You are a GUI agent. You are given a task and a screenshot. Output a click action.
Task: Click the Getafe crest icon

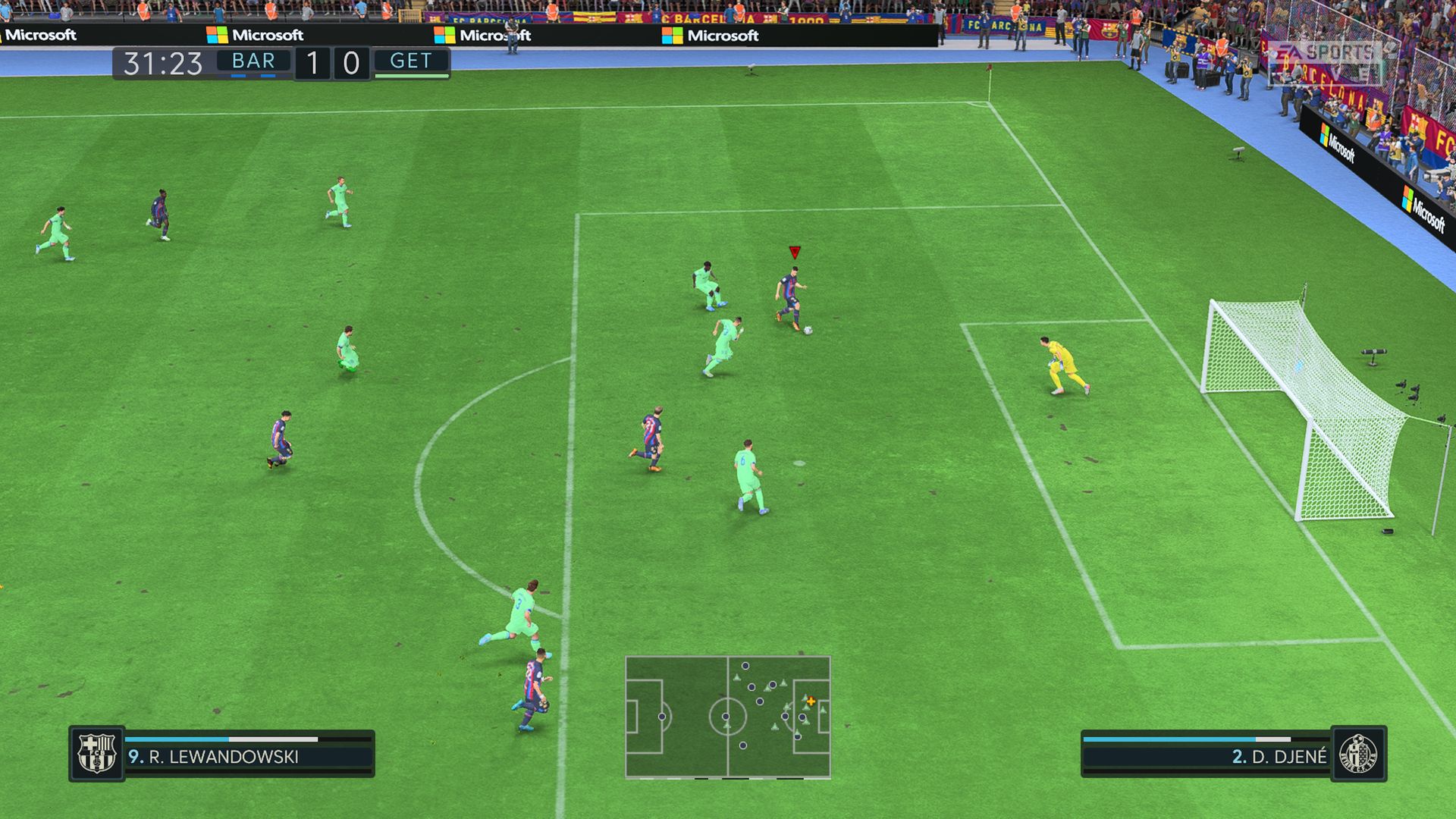coord(1358,754)
